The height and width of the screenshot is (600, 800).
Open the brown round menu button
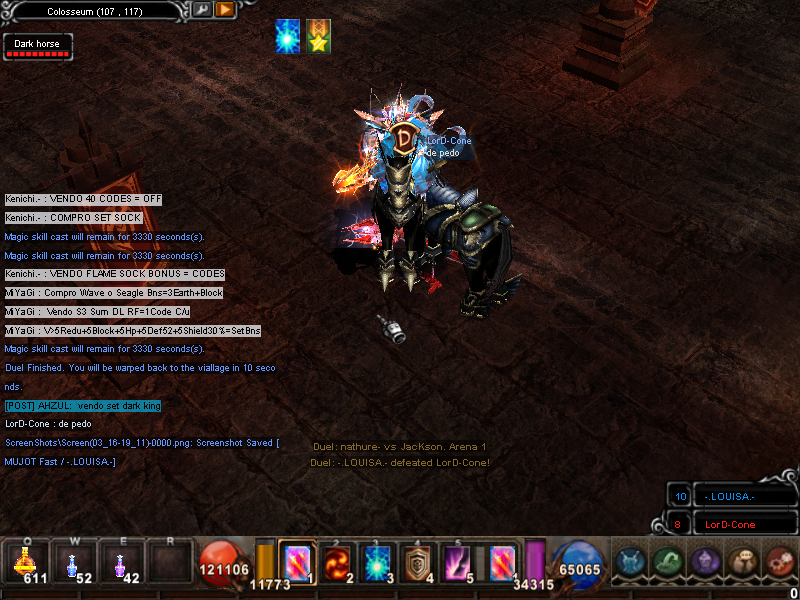[x=742, y=562]
